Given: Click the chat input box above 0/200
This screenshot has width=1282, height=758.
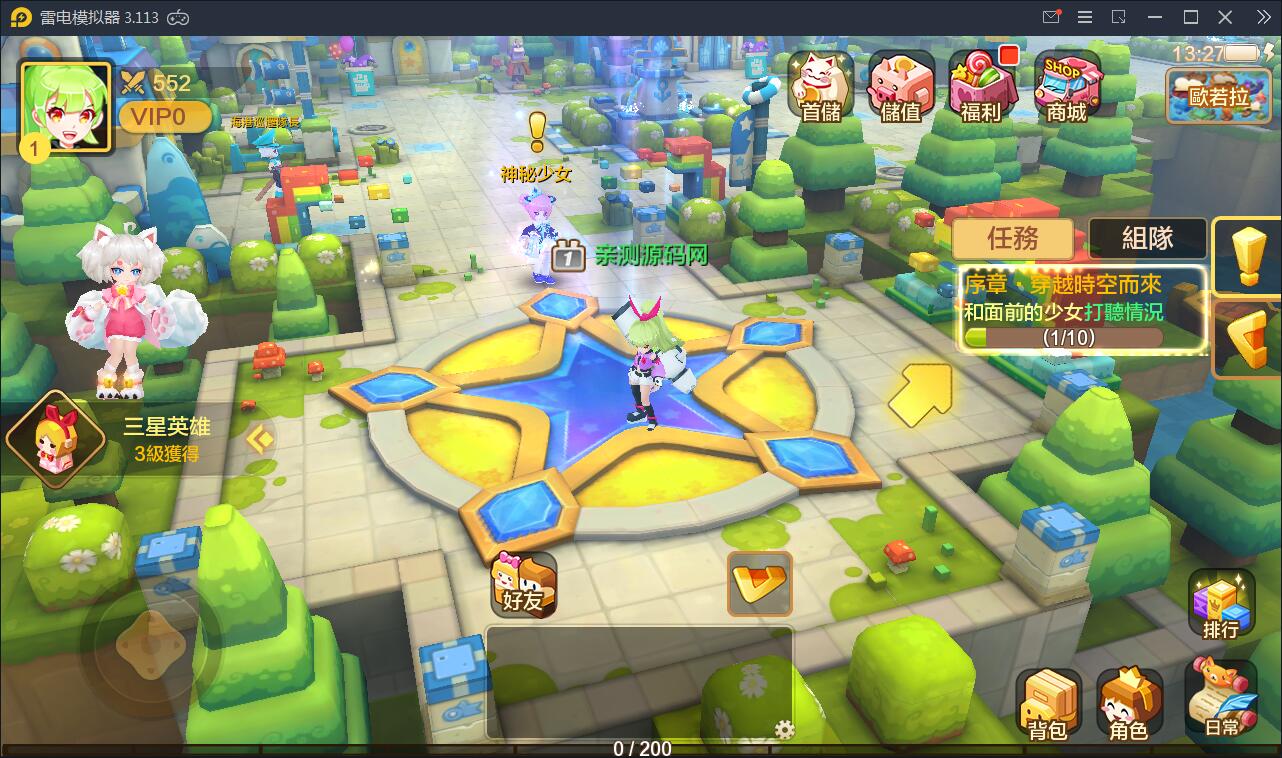Looking at the screenshot, I should tap(640, 680).
